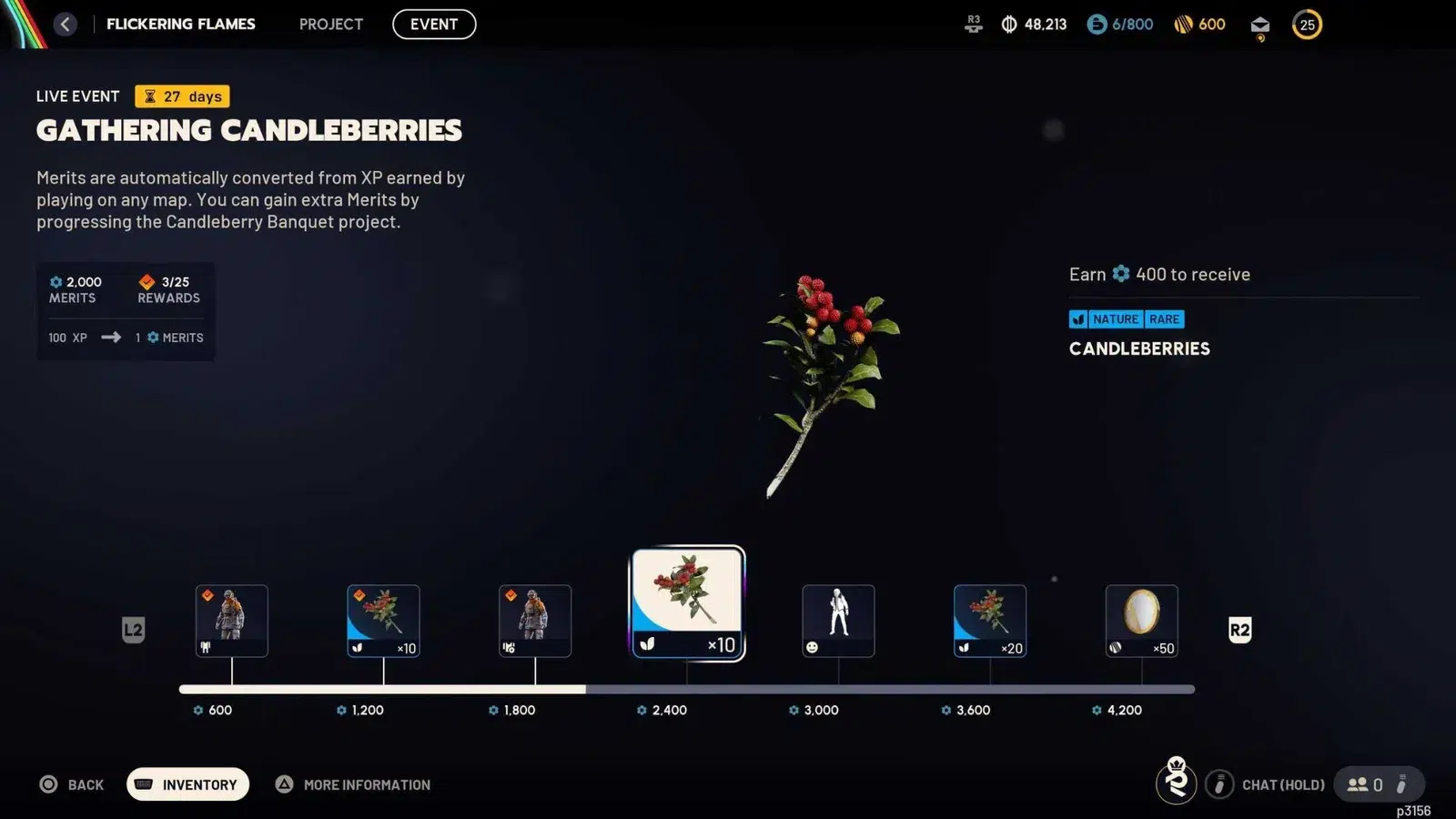The image size is (1456, 819).
Task: Click the Back button at bottom left
Action: pyautogui.click(x=72, y=784)
